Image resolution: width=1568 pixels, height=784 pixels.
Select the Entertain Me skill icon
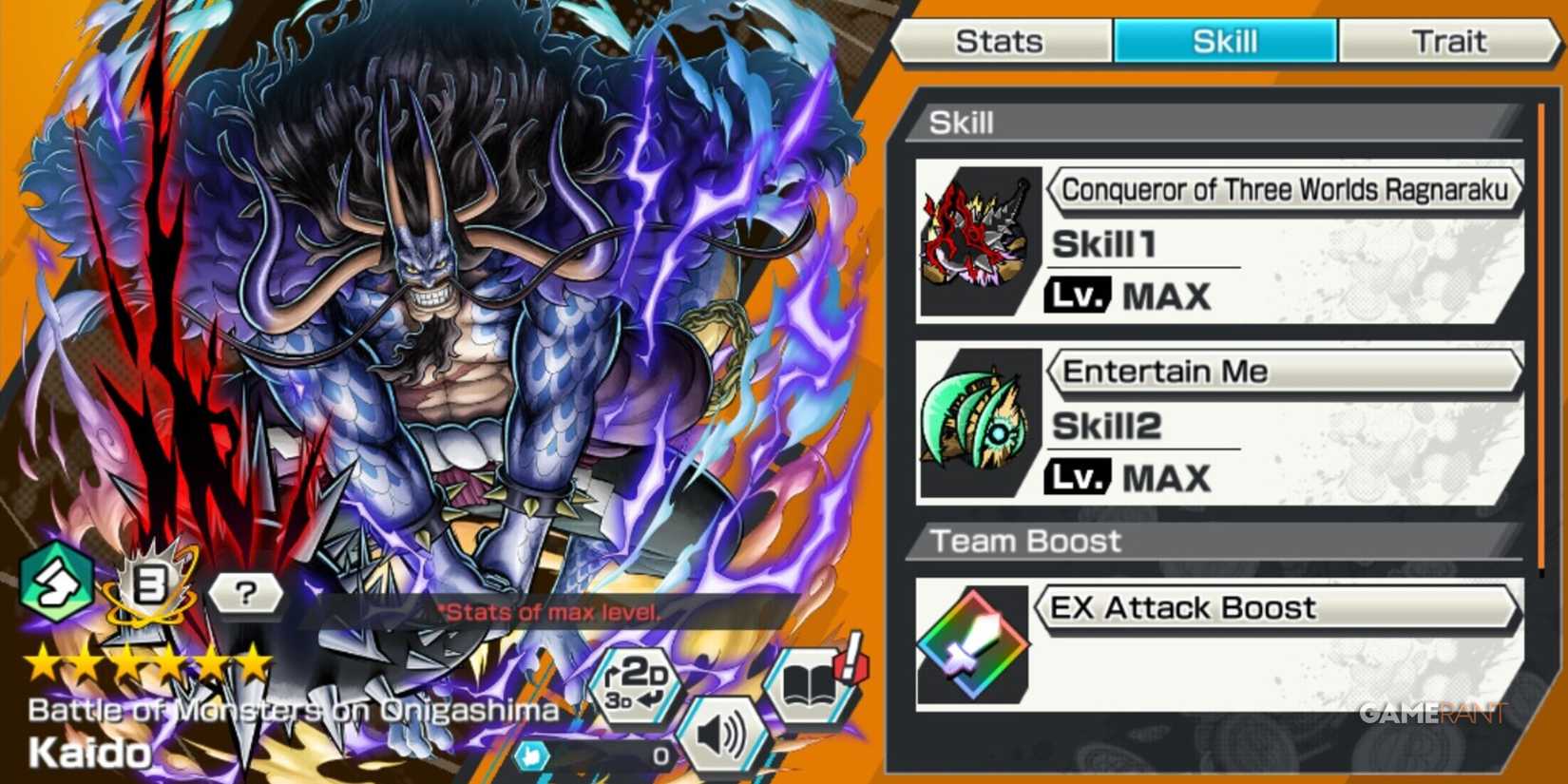tap(979, 418)
